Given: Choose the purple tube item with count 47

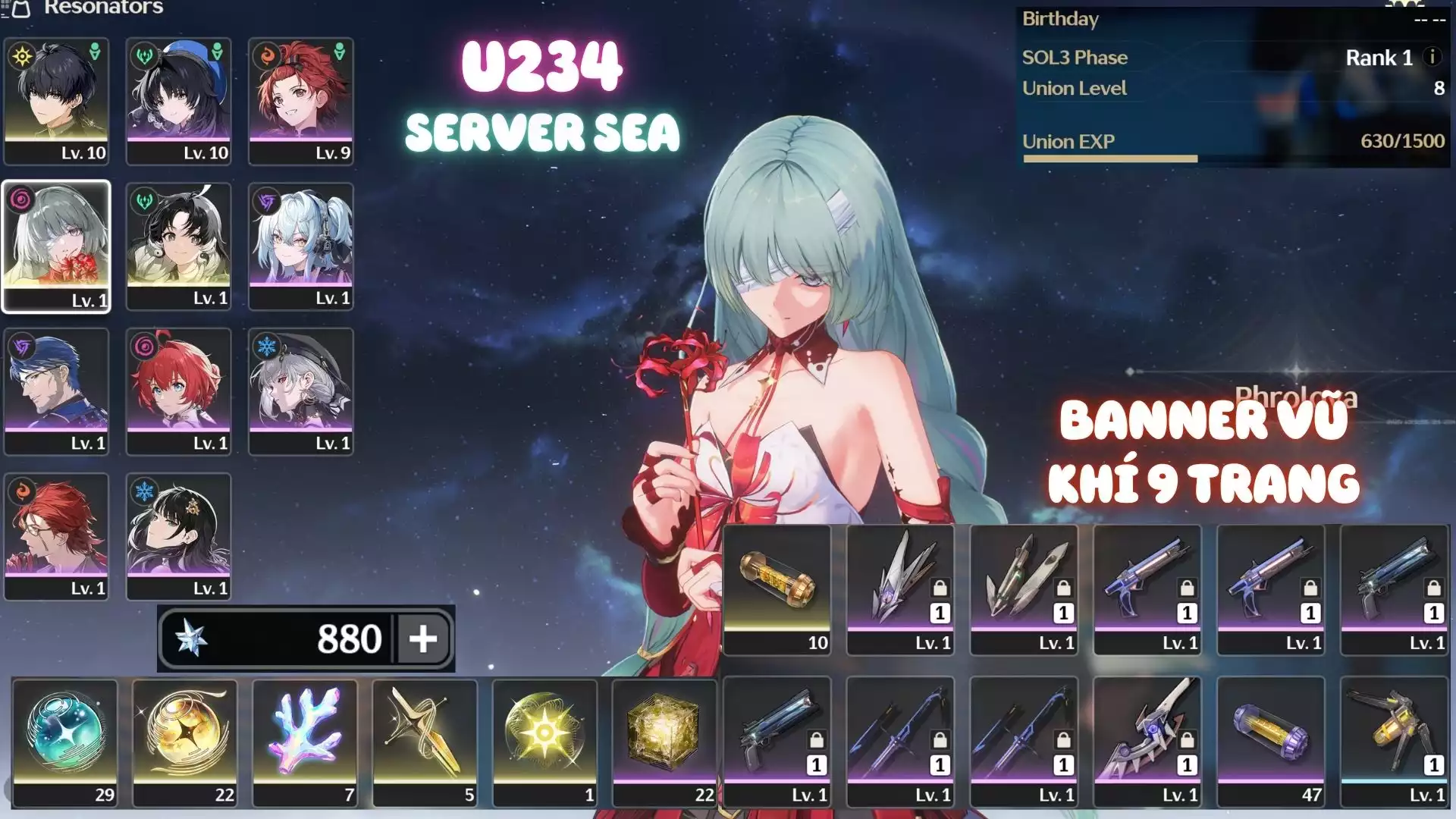Looking at the screenshot, I should [x=1271, y=742].
